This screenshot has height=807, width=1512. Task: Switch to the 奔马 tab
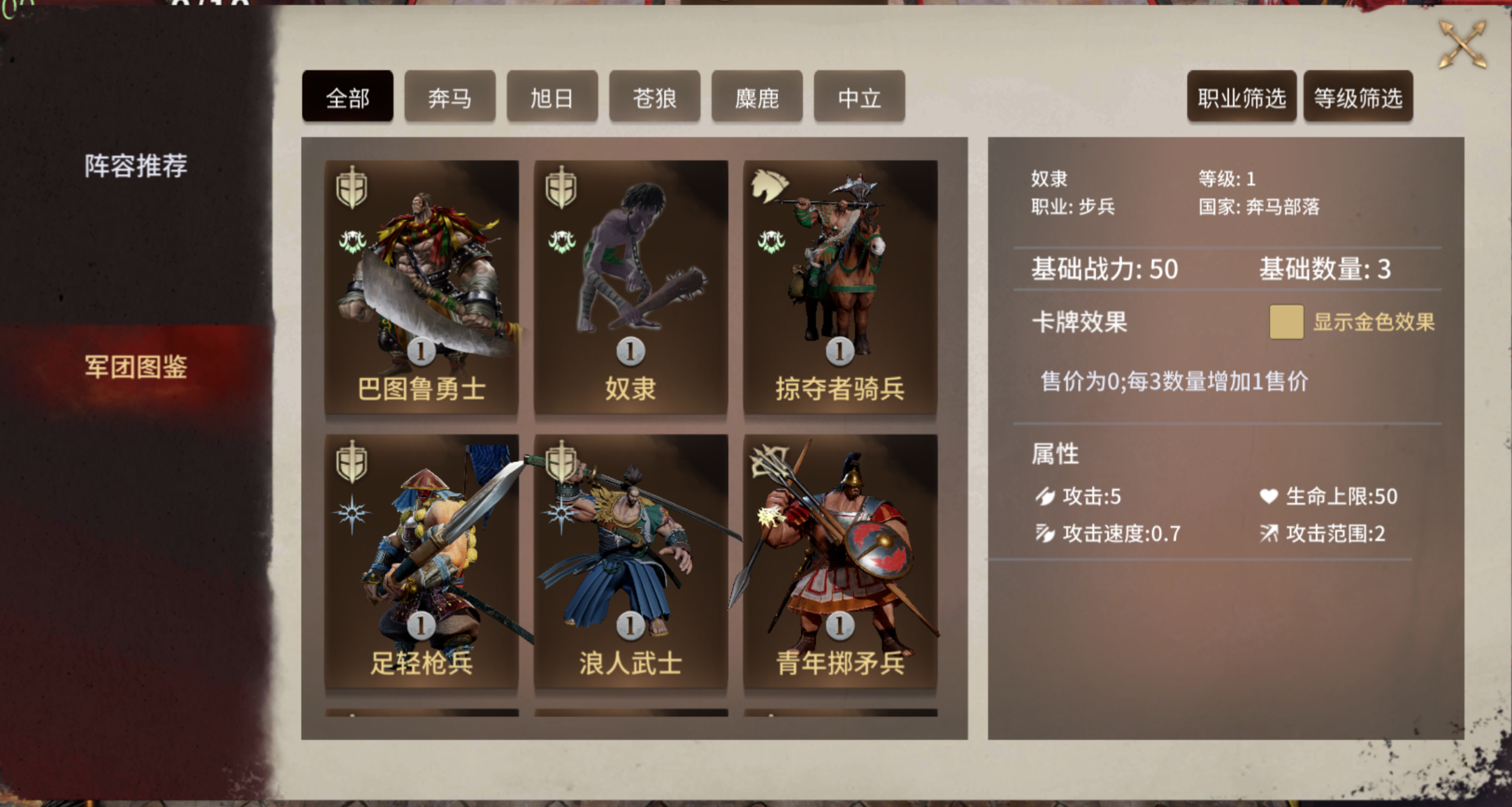(449, 97)
